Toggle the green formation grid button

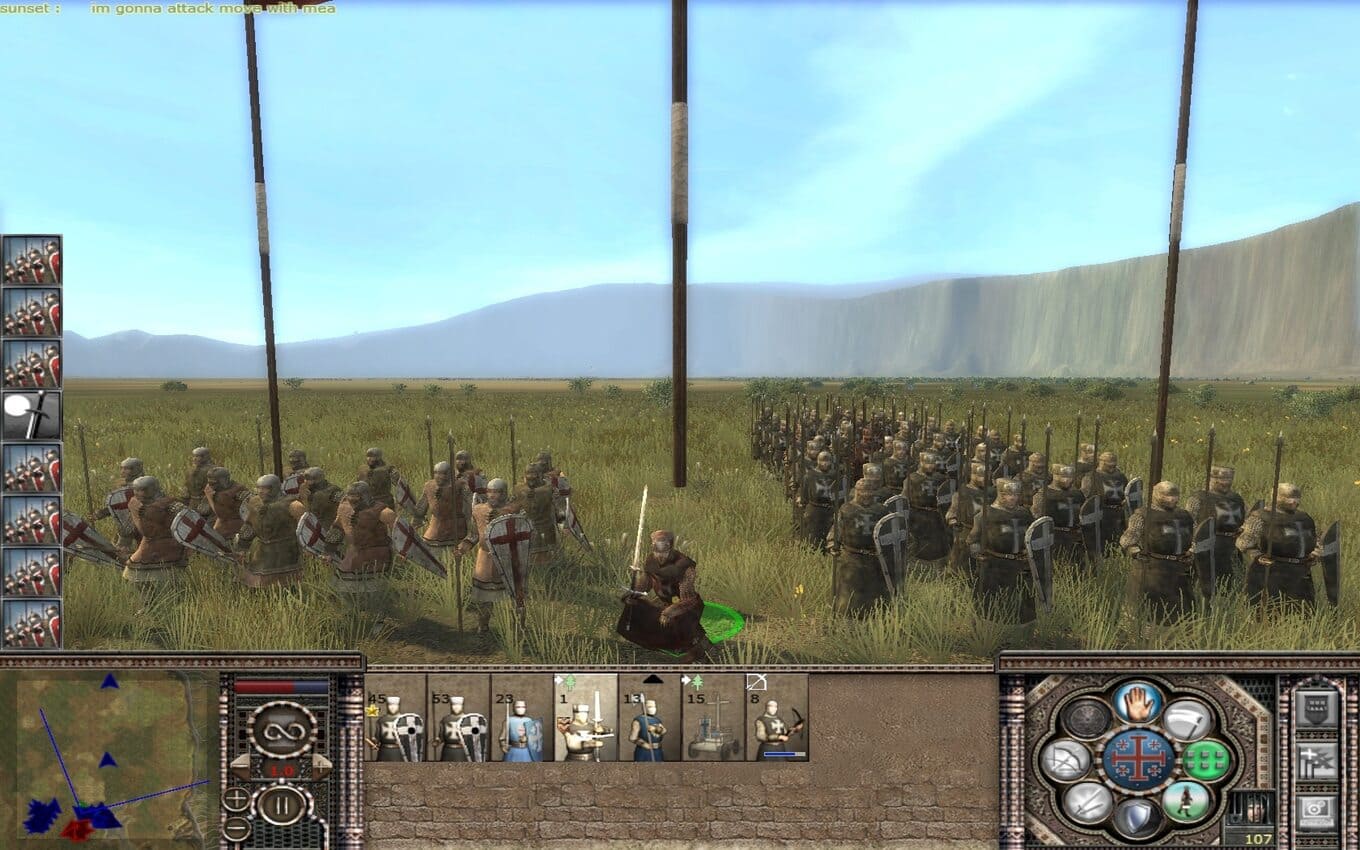click(x=1207, y=760)
